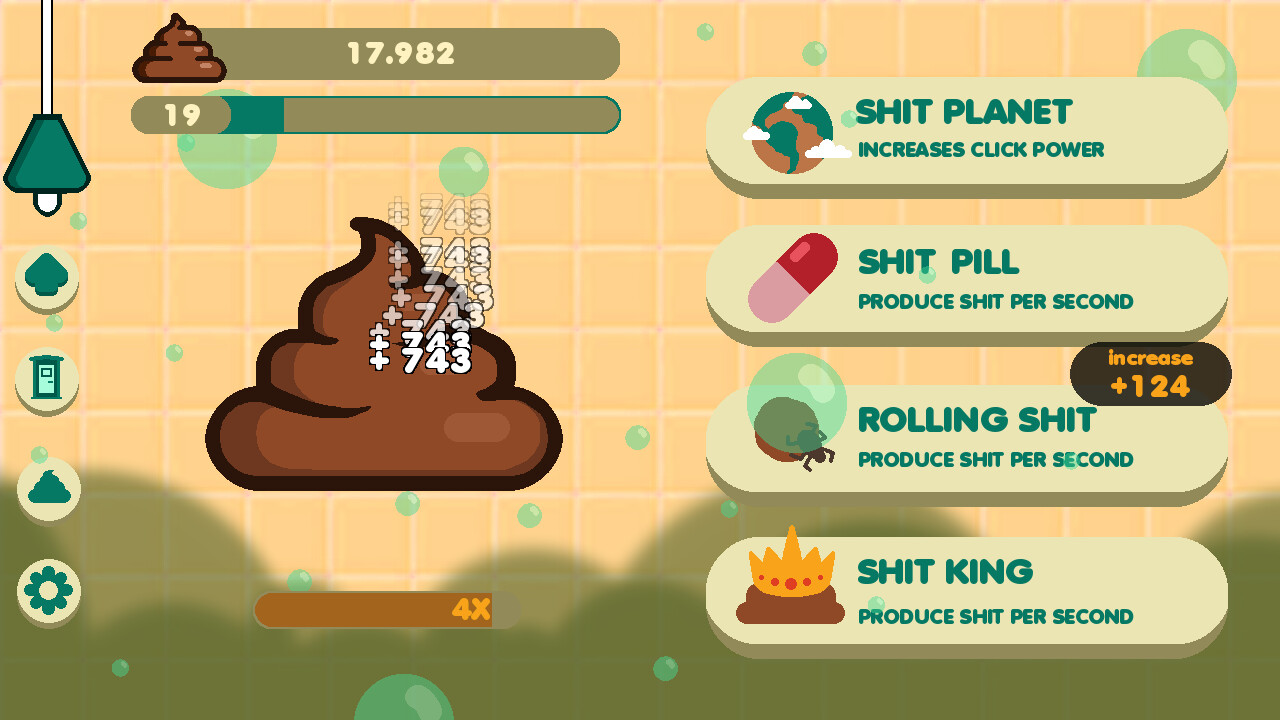1280x720 pixels.
Task: Click the red pill icon on Shit Pill
Action: (x=790, y=275)
